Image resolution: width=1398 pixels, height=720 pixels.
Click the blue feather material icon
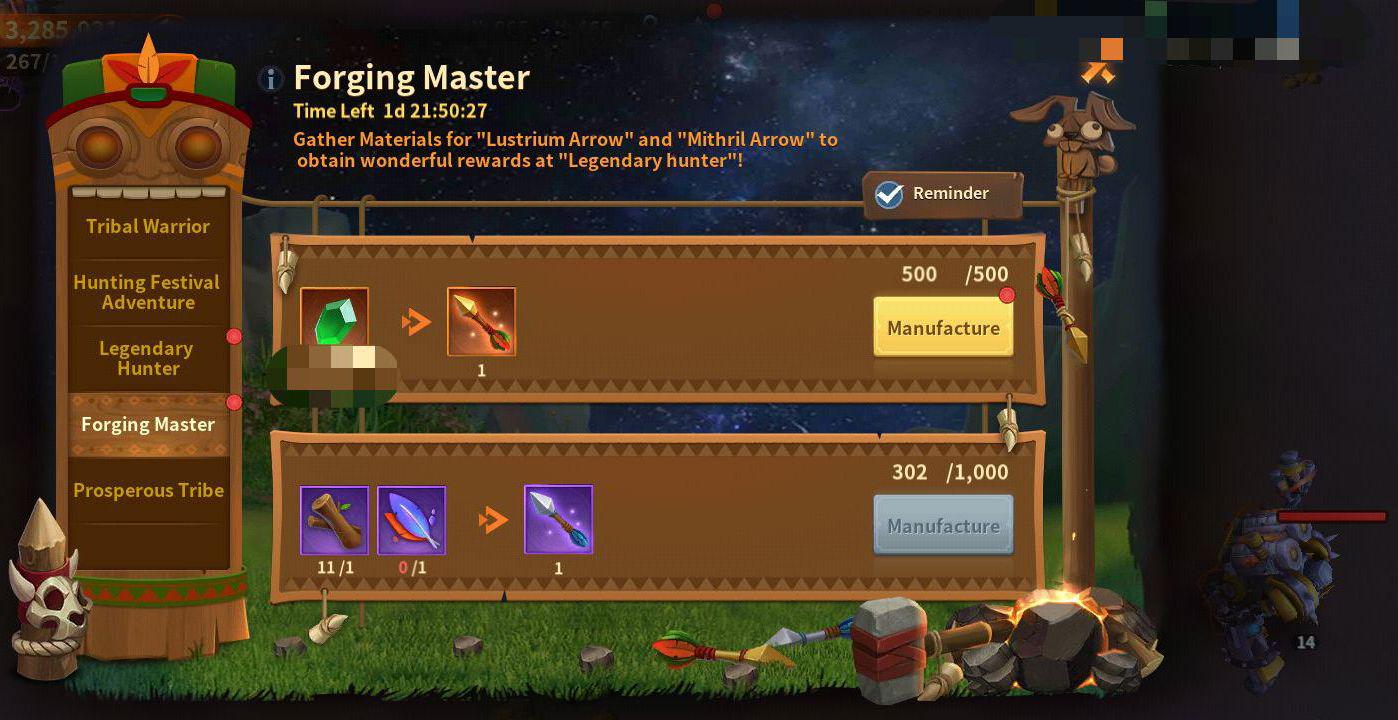[410, 519]
